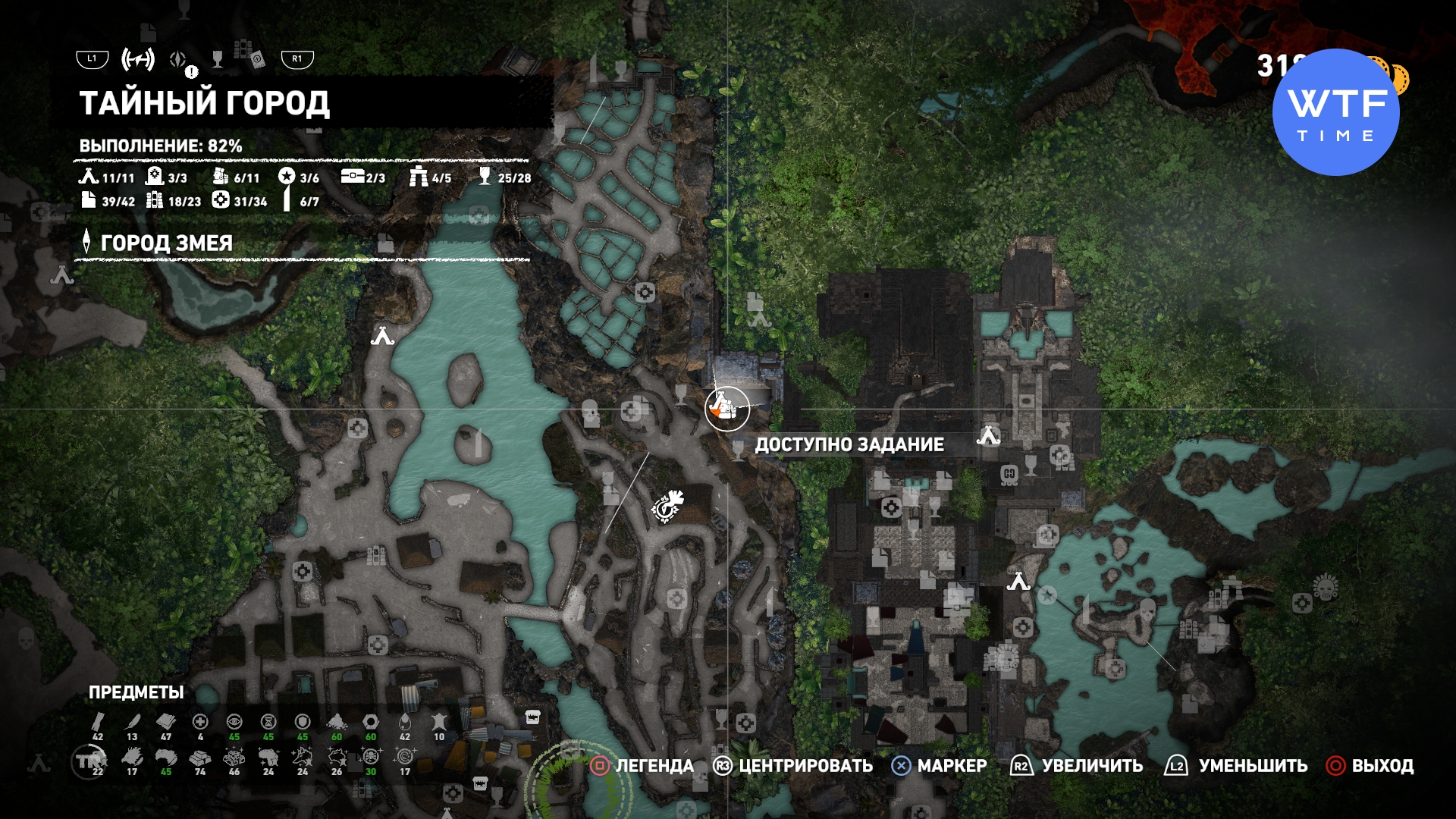
Task: Select the campfire marker beside the turquoise lake
Action: 382,335
